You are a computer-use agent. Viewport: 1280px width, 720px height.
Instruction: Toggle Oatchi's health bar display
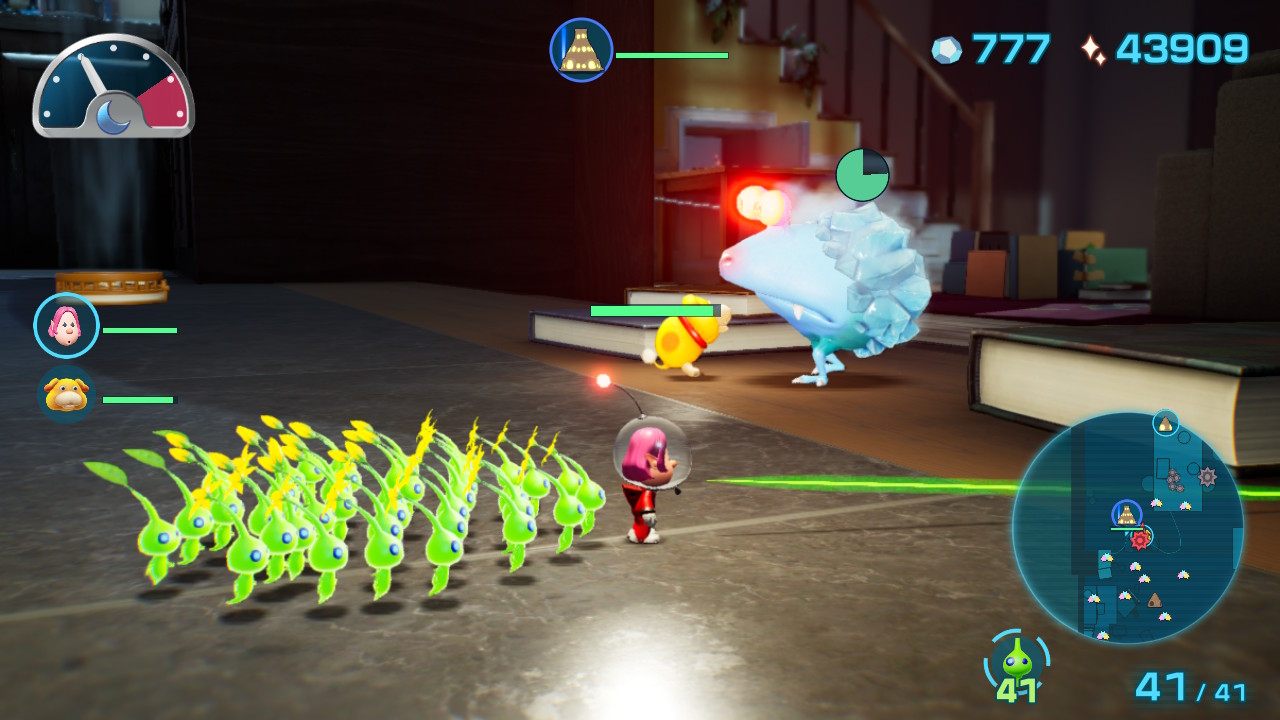click(x=139, y=398)
